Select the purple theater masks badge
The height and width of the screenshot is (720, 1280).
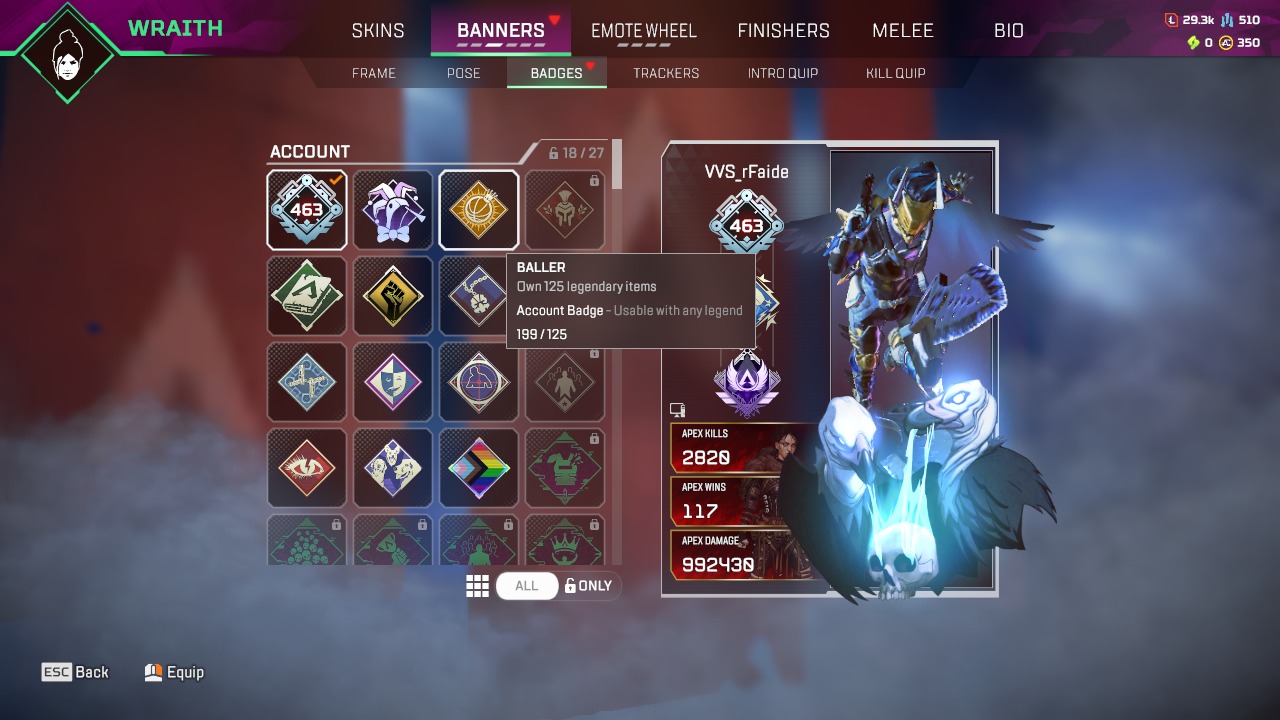coord(393,382)
